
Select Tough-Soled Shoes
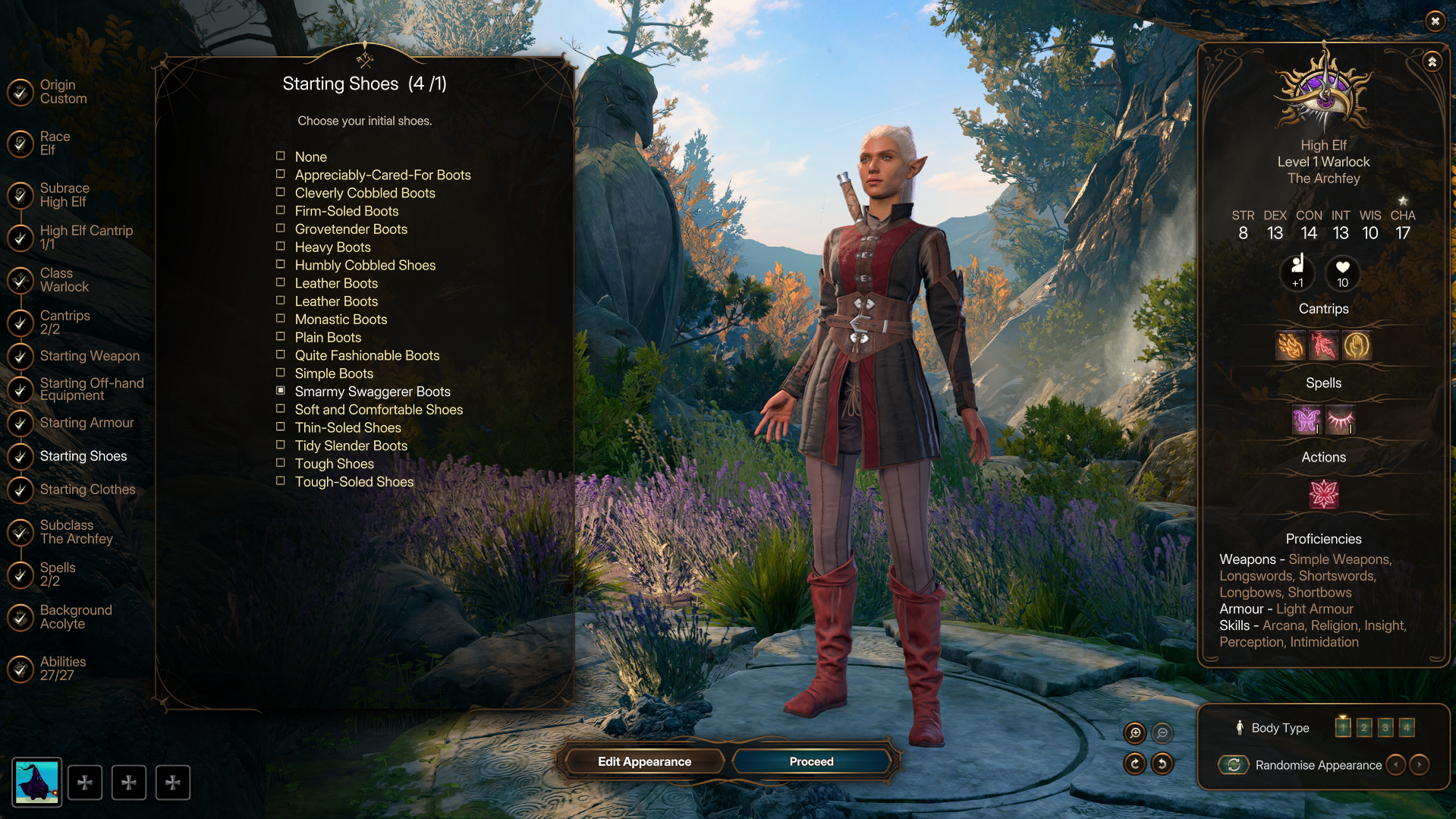[x=354, y=482]
